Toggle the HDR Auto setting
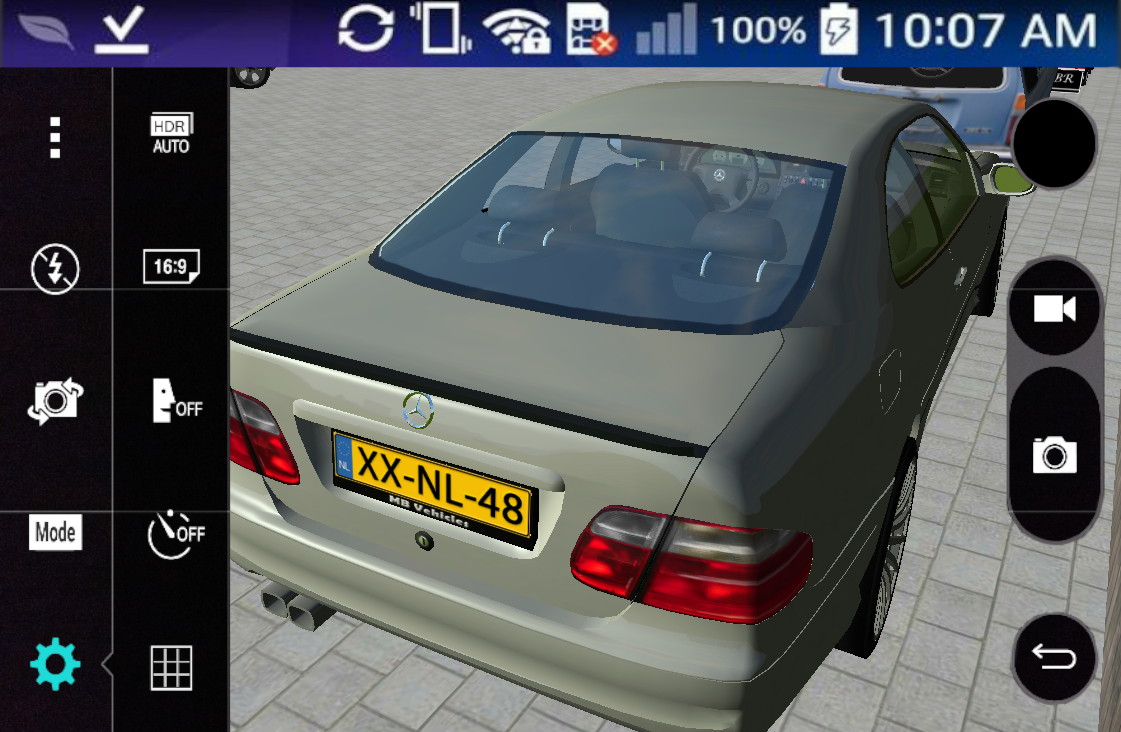Viewport: 1121px width, 732px height. 171,134
